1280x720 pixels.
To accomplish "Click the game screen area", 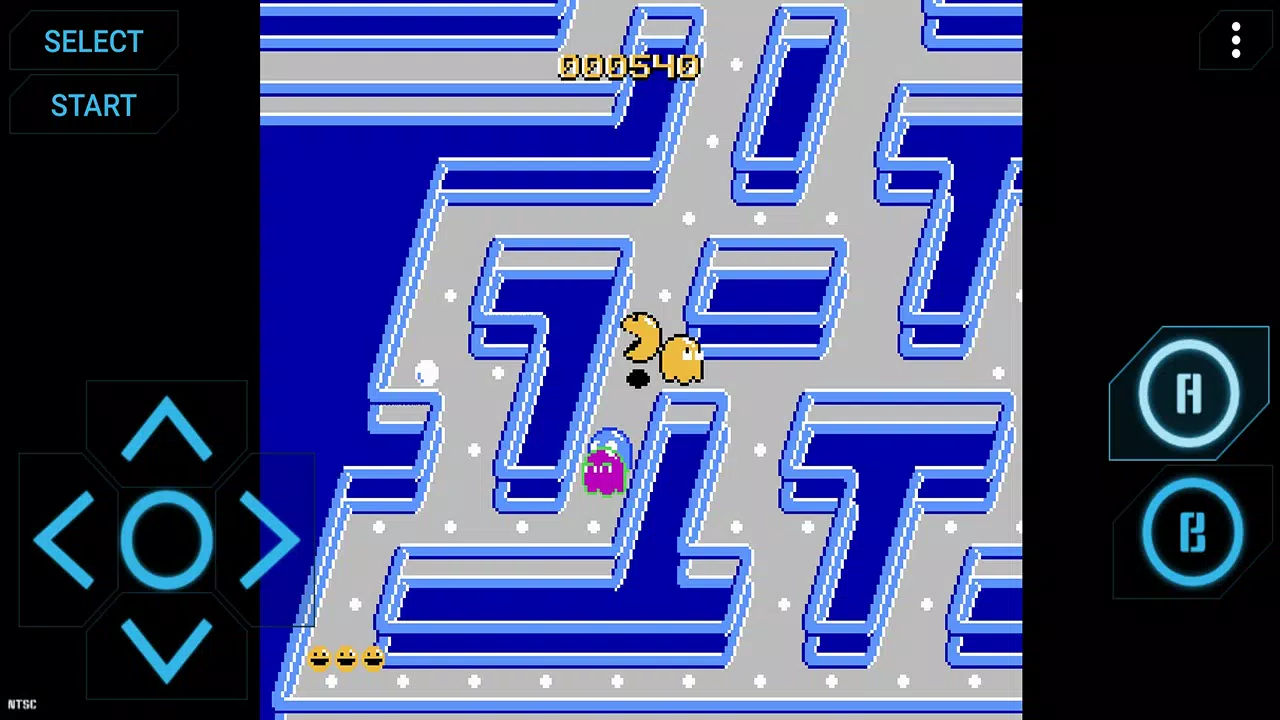I will point(640,360).
